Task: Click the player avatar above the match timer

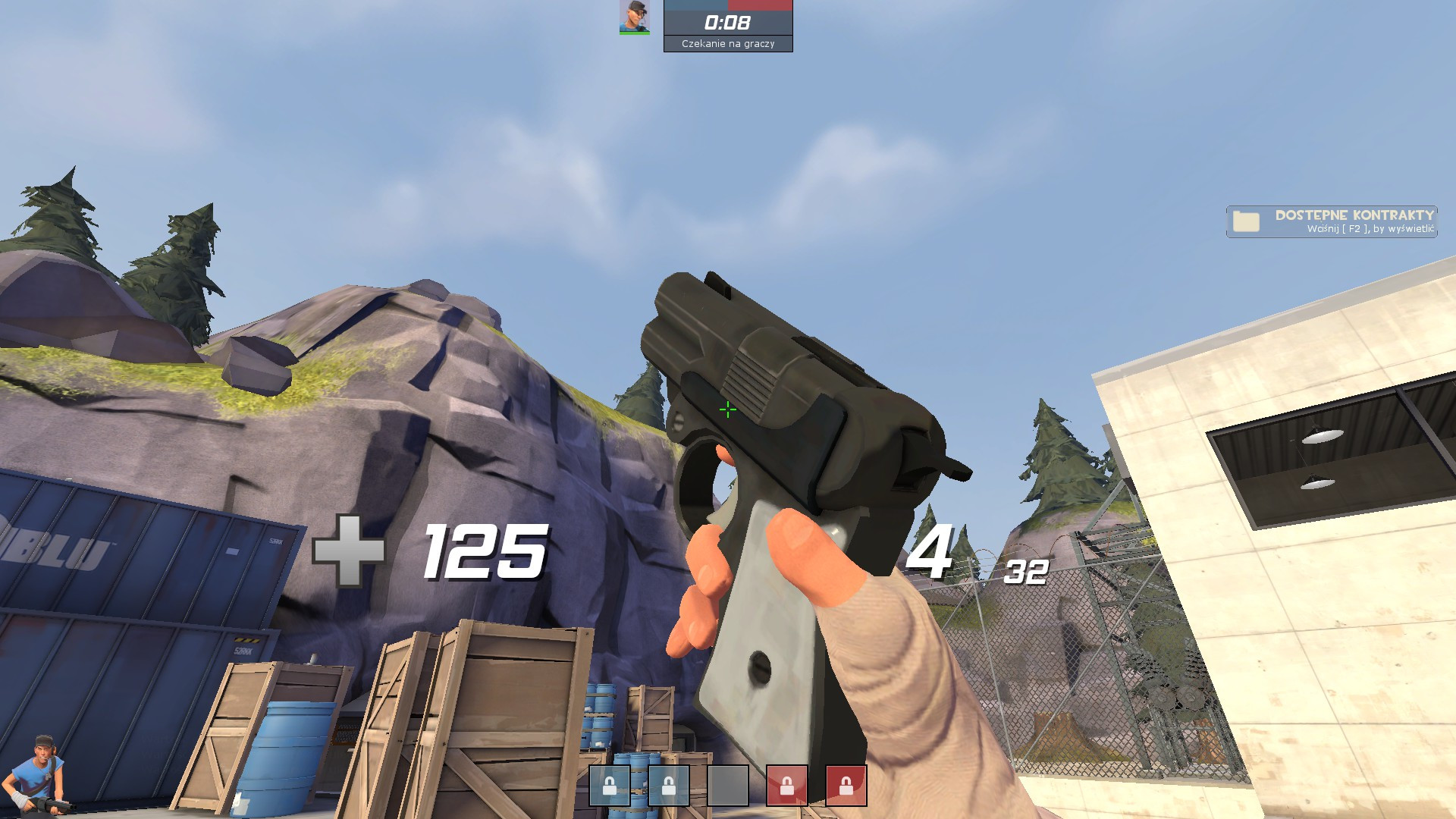Action: pyautogui.click(x=635, y=18)
